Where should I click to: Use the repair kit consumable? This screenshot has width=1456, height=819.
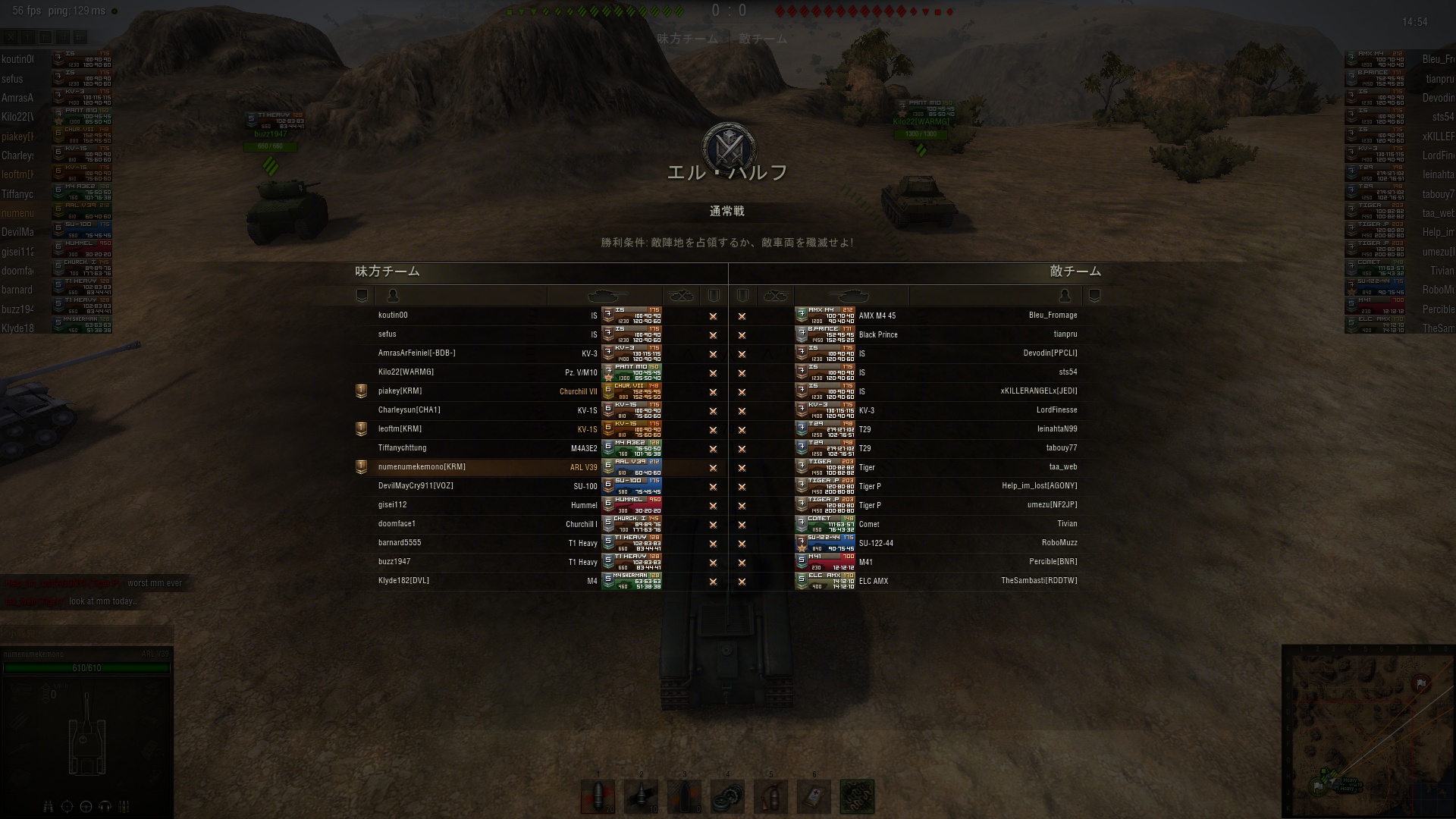(x=727, y=797)
